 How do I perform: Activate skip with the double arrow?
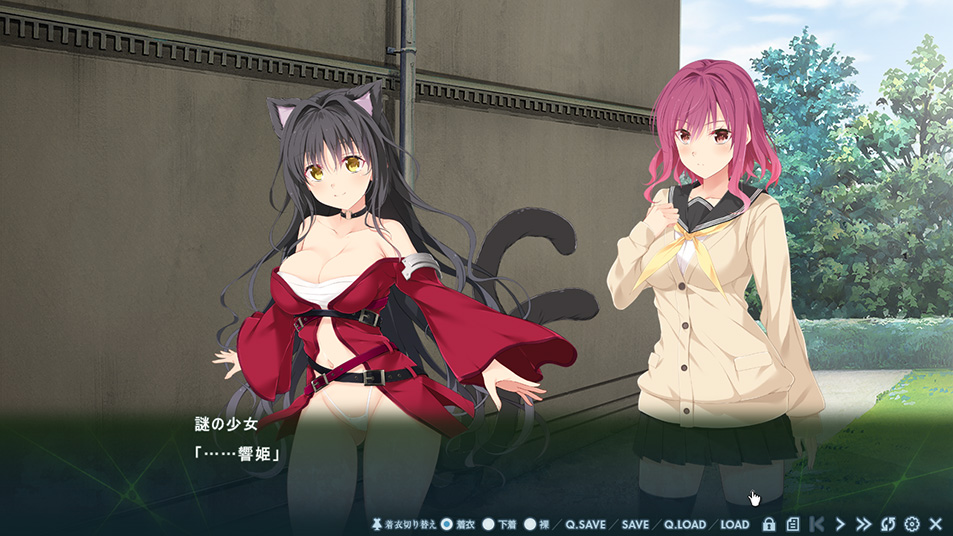coord(863,524)
